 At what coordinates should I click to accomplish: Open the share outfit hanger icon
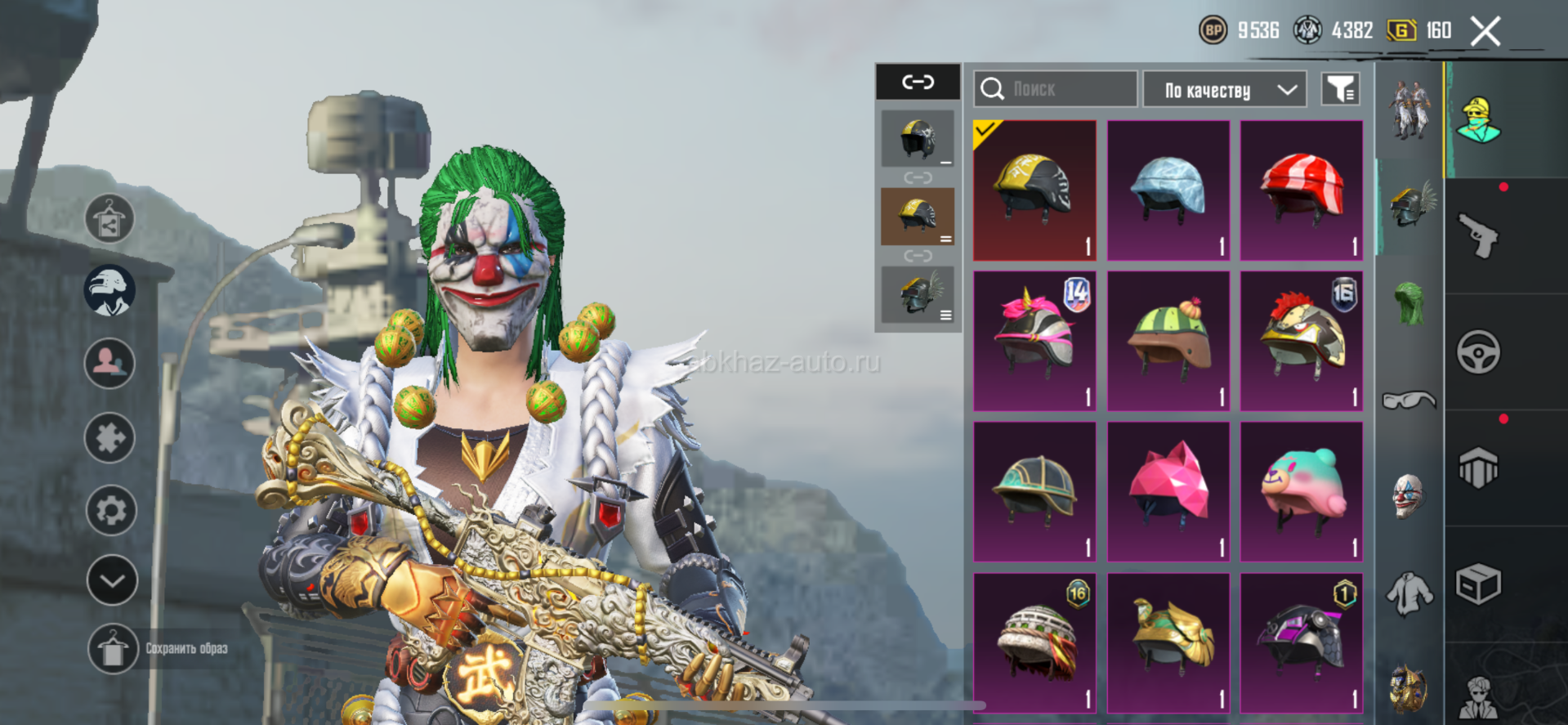point(109,220)
